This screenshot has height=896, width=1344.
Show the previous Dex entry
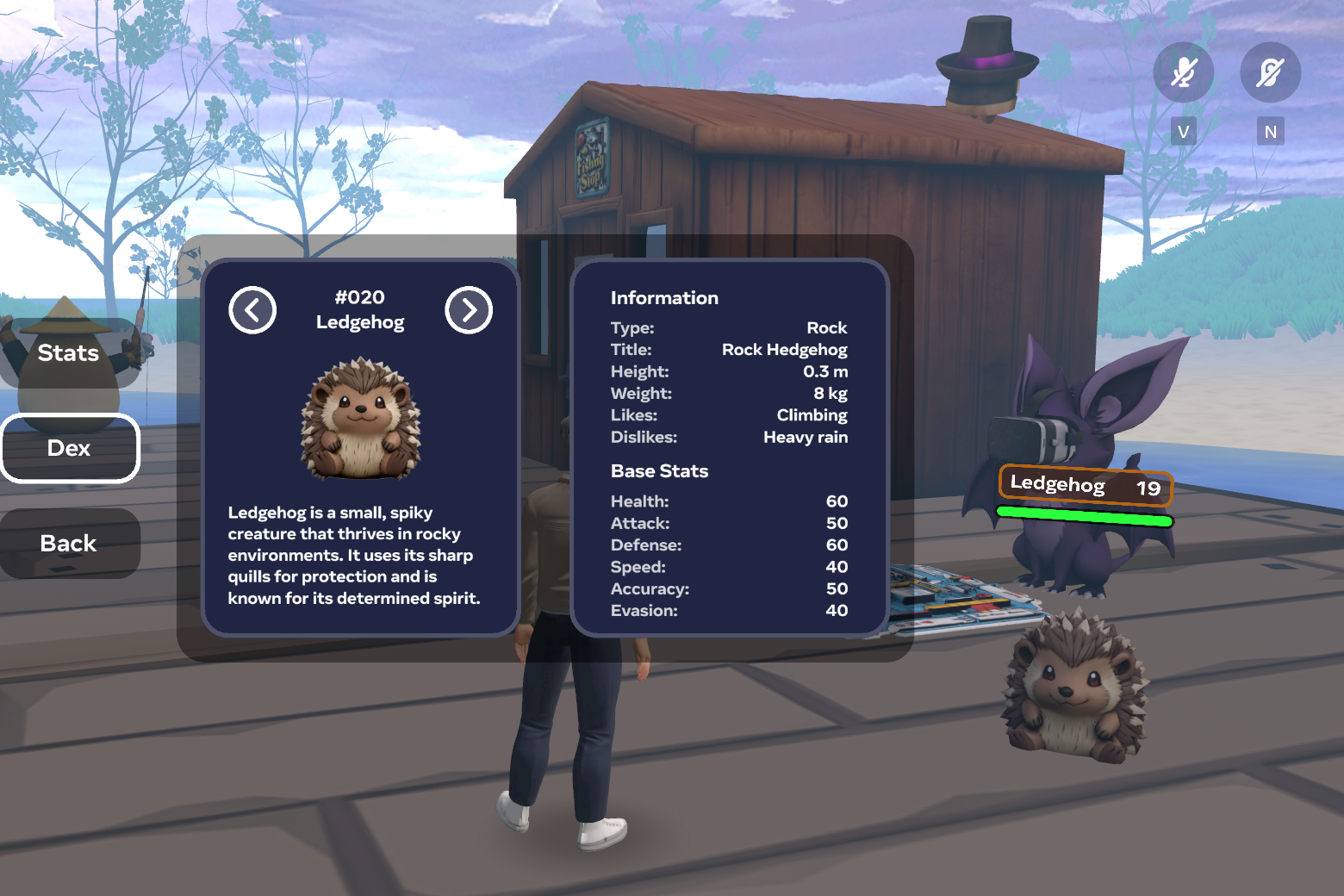(x=252, y=310)
